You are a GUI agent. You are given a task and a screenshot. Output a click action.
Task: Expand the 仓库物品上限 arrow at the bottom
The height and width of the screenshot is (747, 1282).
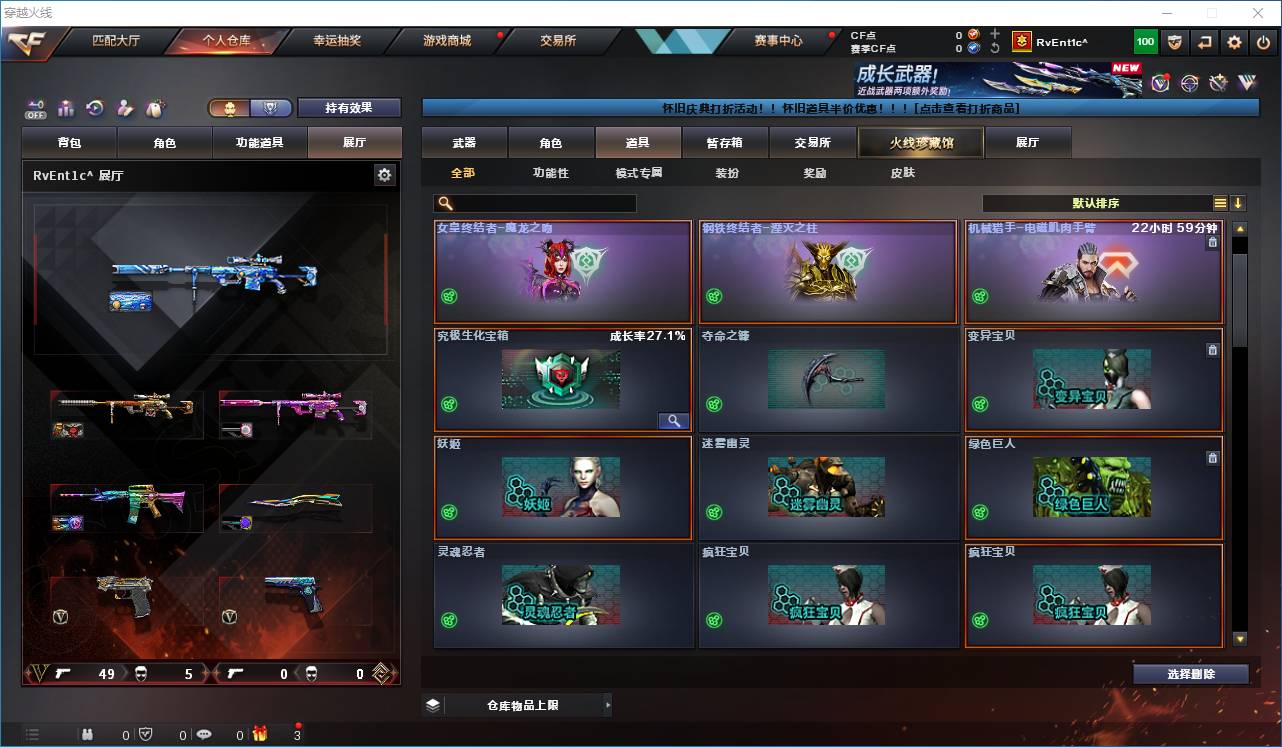tap(607, 704)
